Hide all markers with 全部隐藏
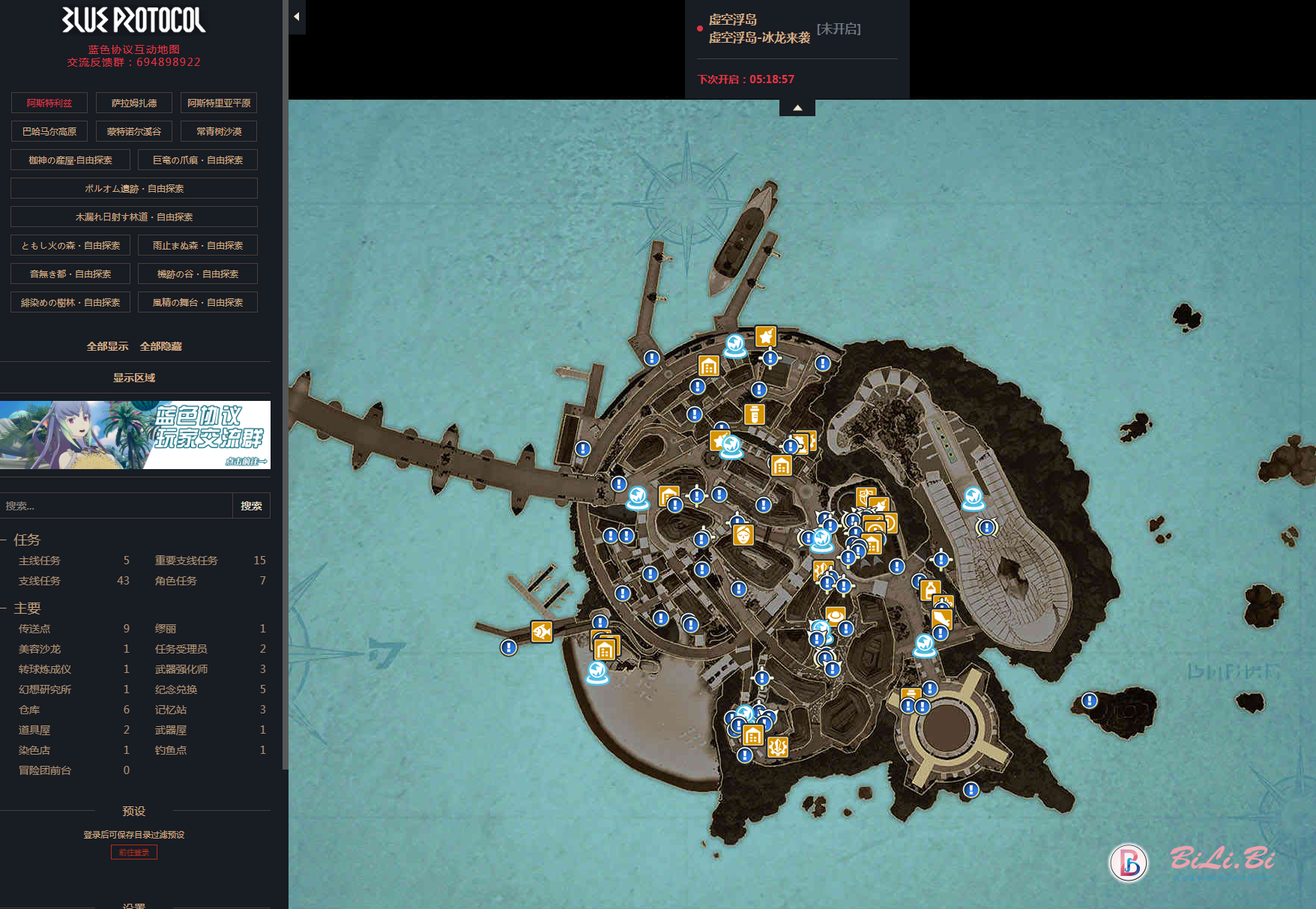The width and height of the screenshot is (1316, 909). point(160,346)
